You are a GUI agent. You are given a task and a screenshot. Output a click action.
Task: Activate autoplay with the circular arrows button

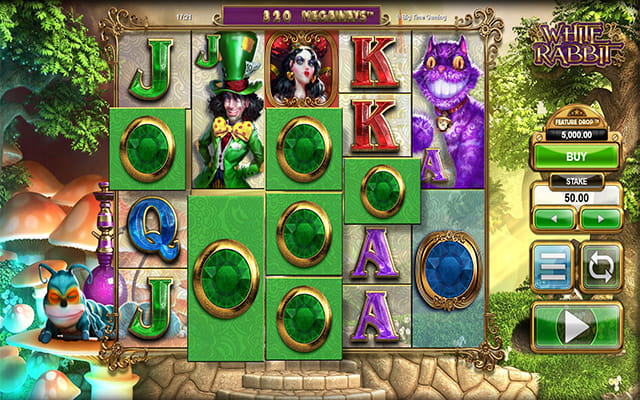point(601,267)
